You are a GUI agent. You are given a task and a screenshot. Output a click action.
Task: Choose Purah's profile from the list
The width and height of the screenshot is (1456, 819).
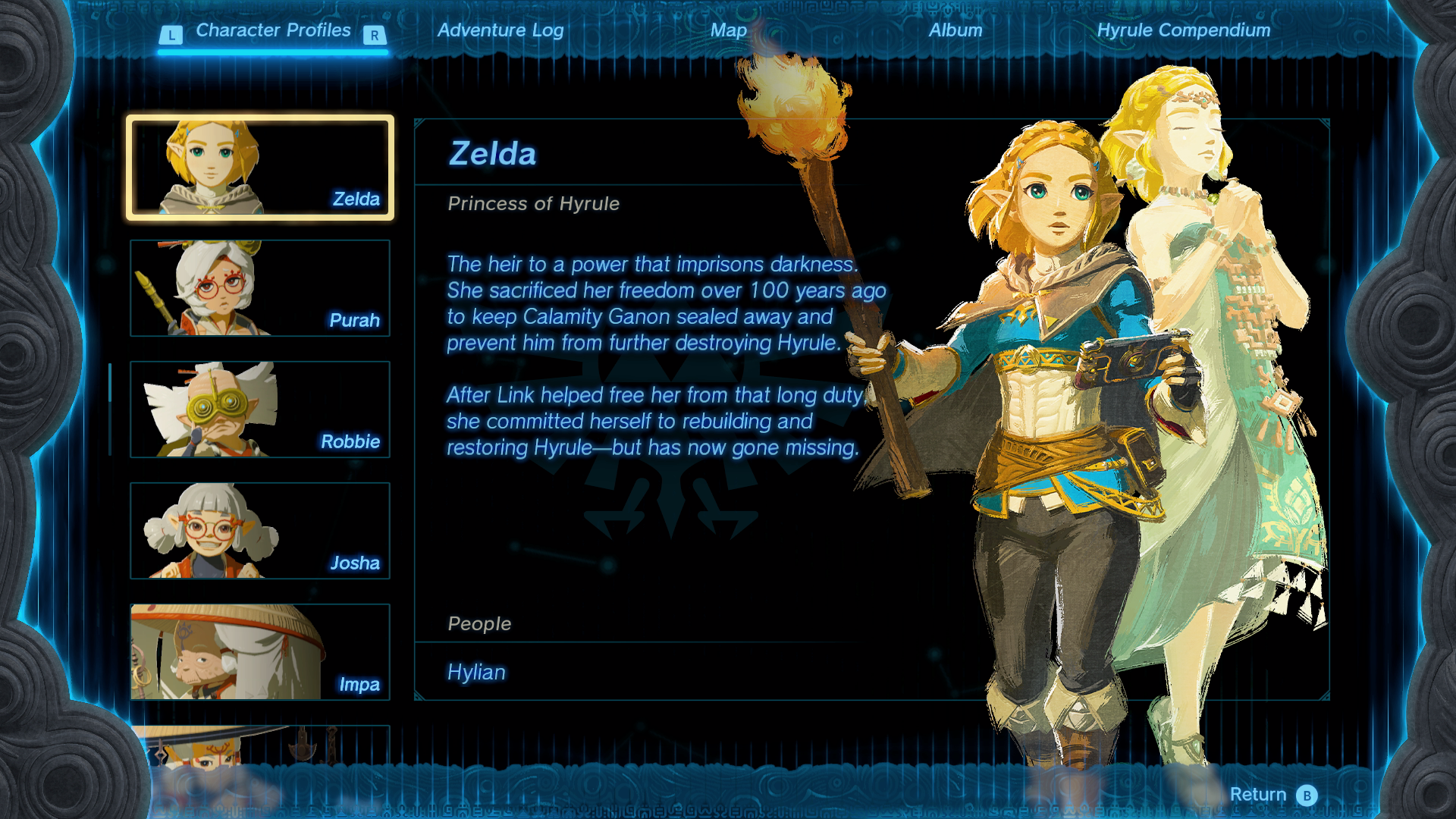(260, 288)
